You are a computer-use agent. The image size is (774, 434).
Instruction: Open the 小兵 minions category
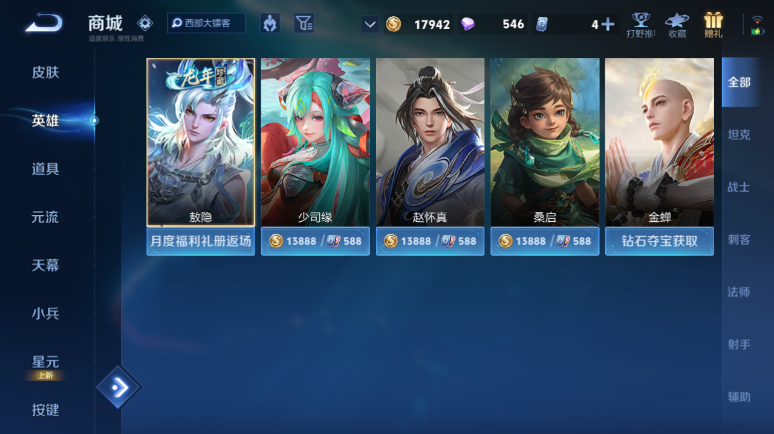pos(46,313)
